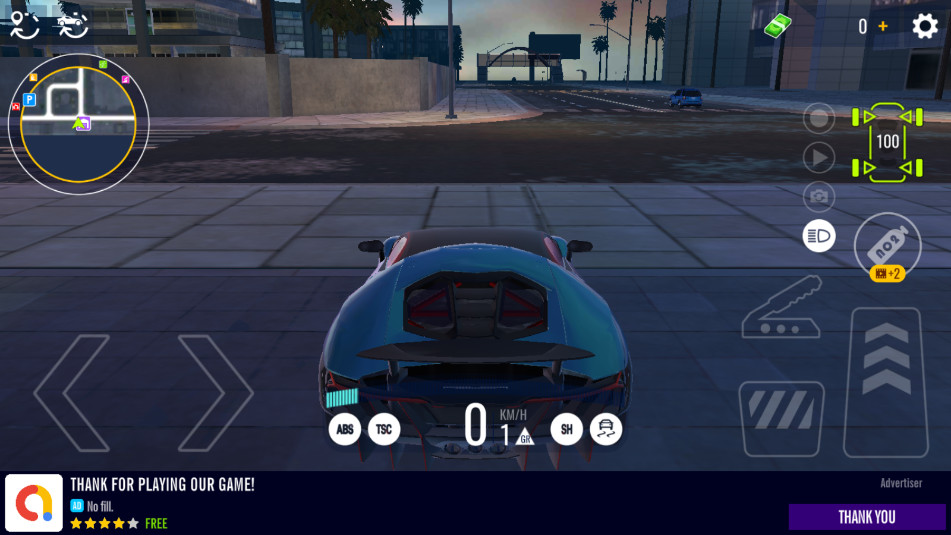Toggle the TSC traction control
Image resolution: width=951 pixels, height=535 pixels.
tap(384, 430)
